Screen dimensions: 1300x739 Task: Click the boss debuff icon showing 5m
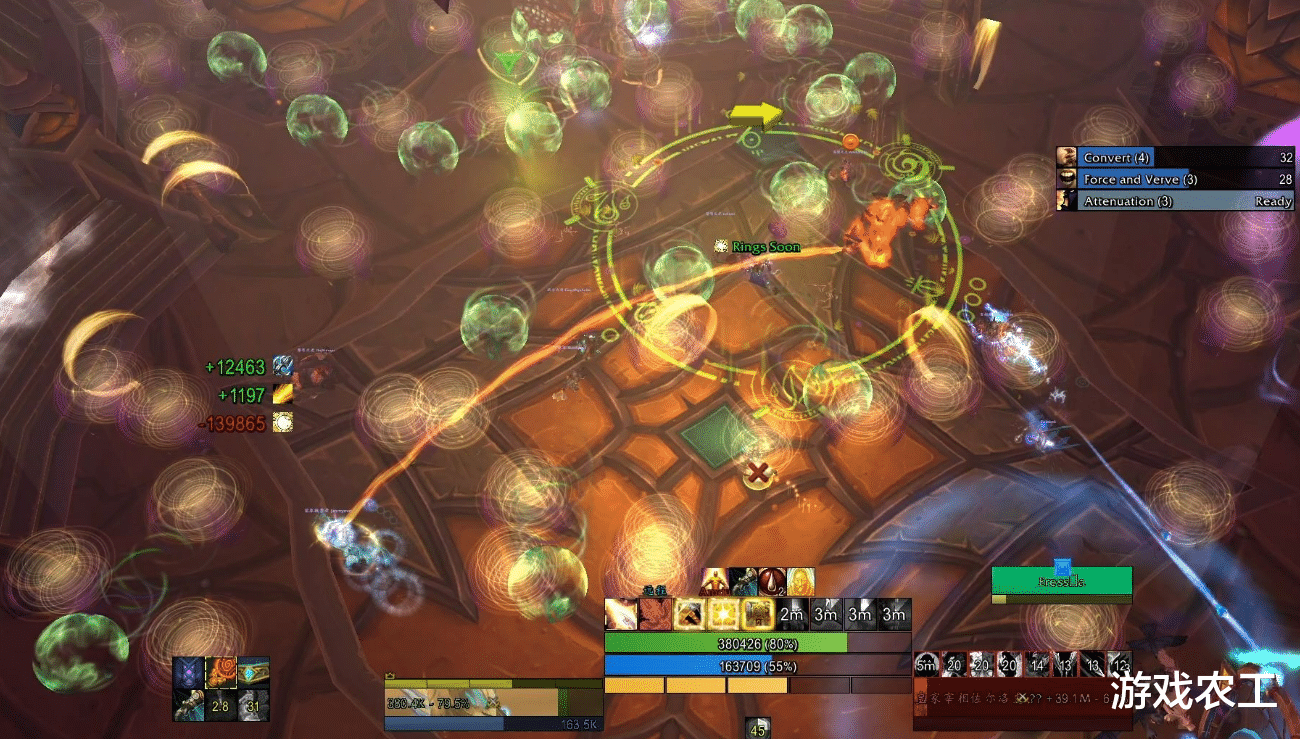pos(926,664)
